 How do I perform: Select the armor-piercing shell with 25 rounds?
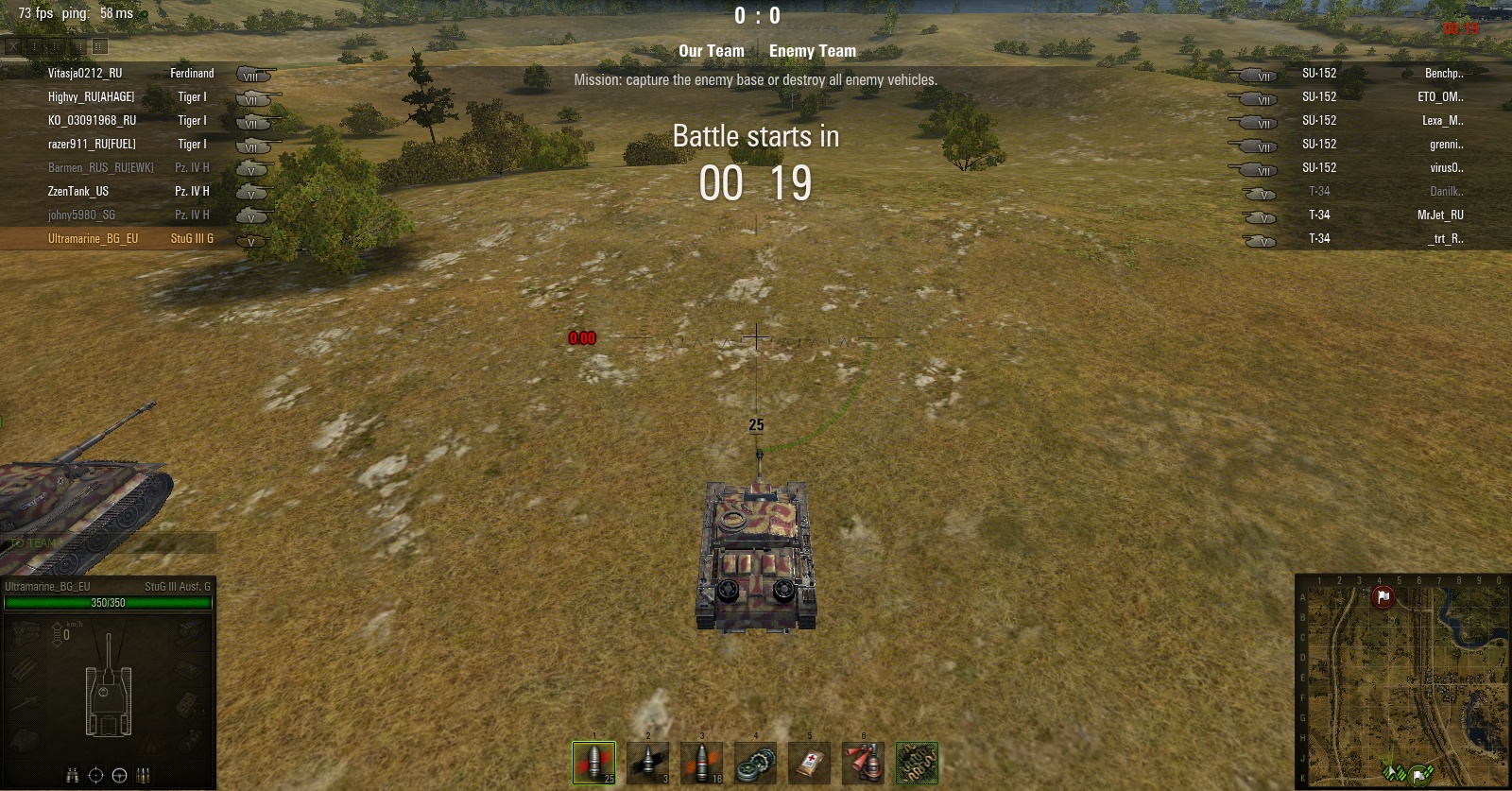click(593, 763)
